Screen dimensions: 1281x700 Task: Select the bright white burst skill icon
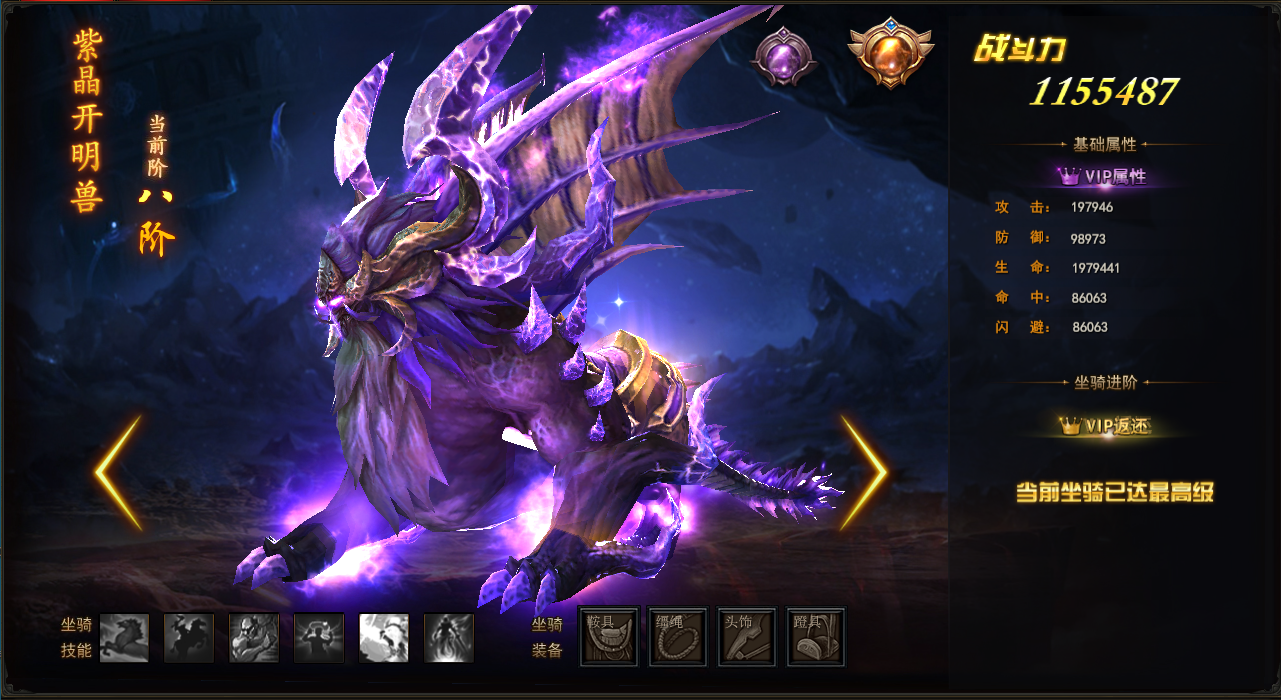point(384,638)
